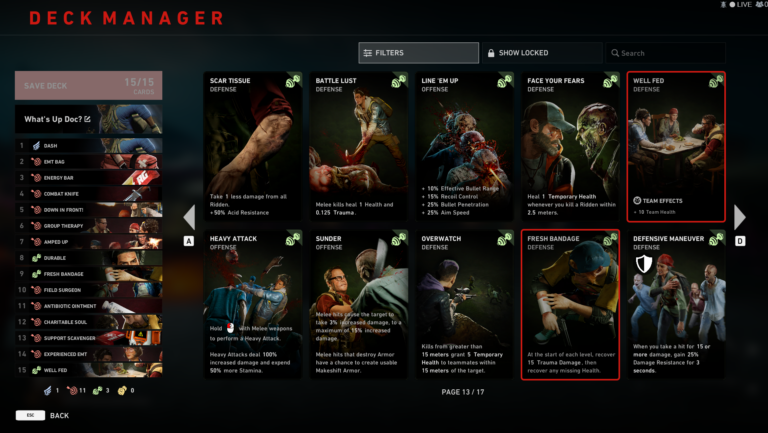Rename the What's Up Doc? deck

tap(87, 119)
